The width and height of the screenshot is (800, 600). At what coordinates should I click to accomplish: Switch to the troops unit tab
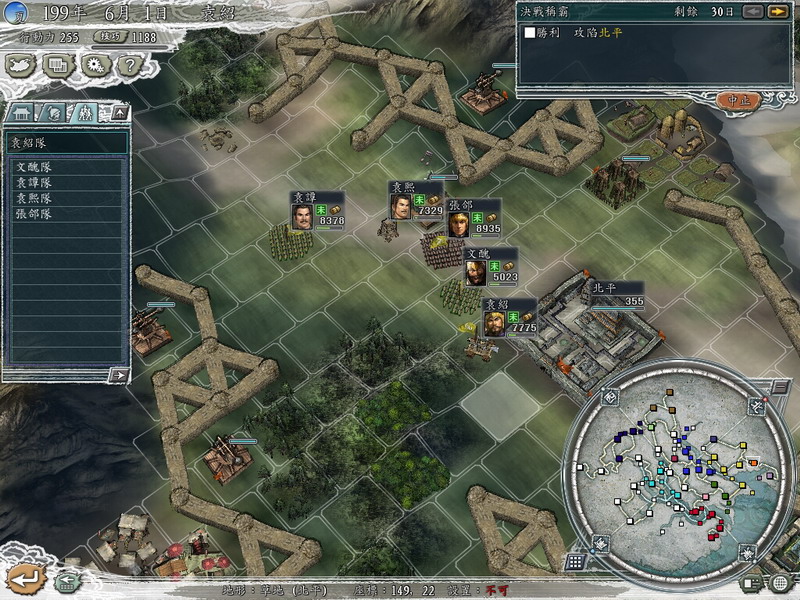(x=85, y=112)
